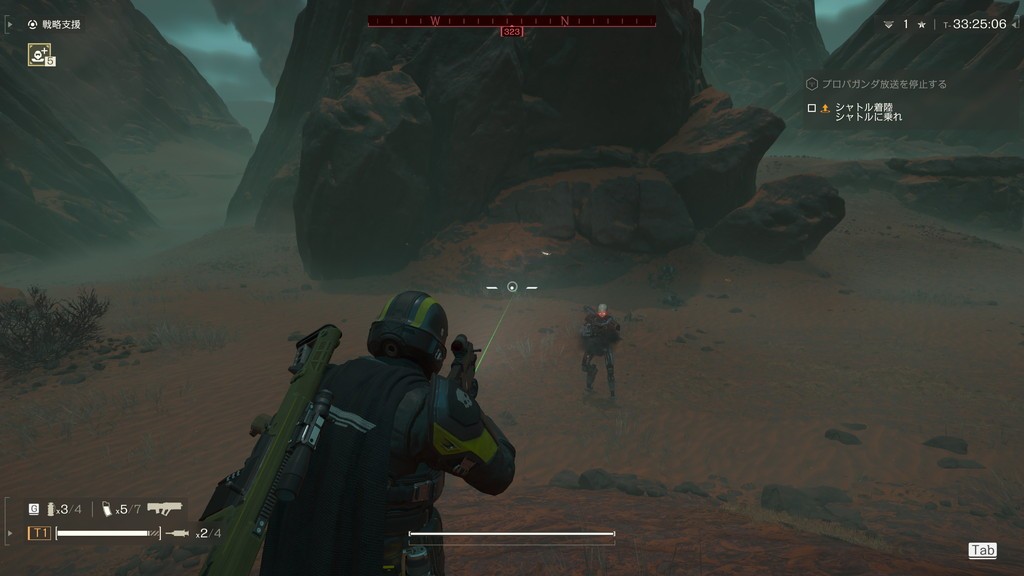This screenshot has width=1024, height=576.
Task: Select the stim syringe icon
Action: (x=177, y=533)
